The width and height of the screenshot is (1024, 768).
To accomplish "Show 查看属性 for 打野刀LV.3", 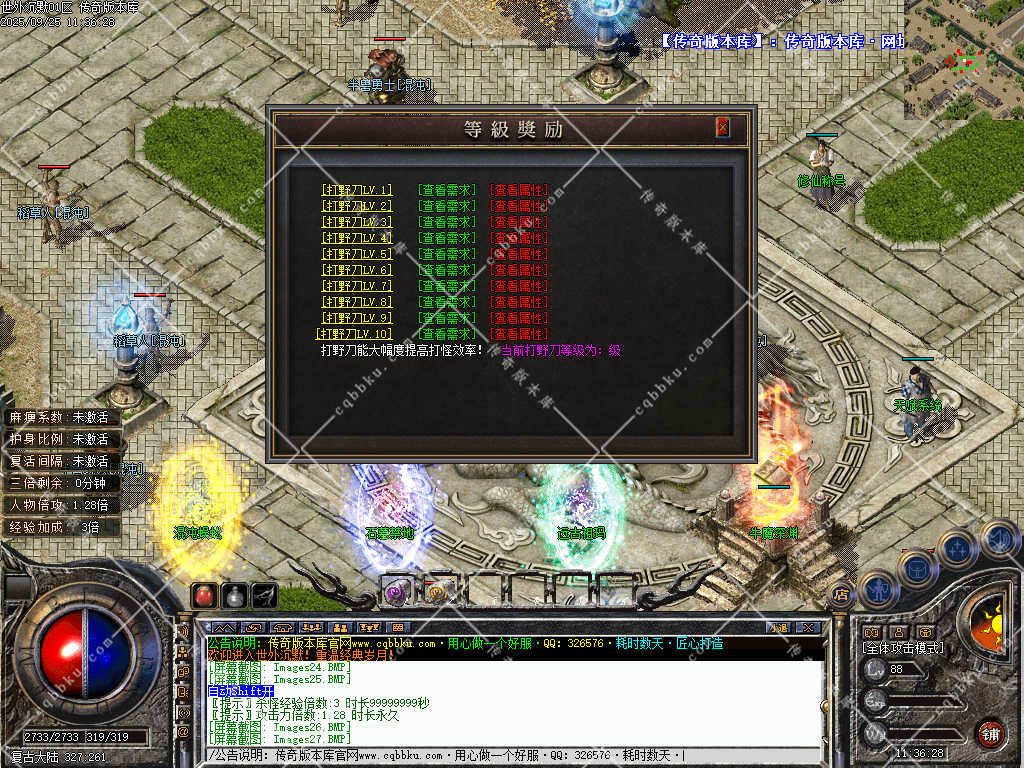I will (x=519, y=222).
